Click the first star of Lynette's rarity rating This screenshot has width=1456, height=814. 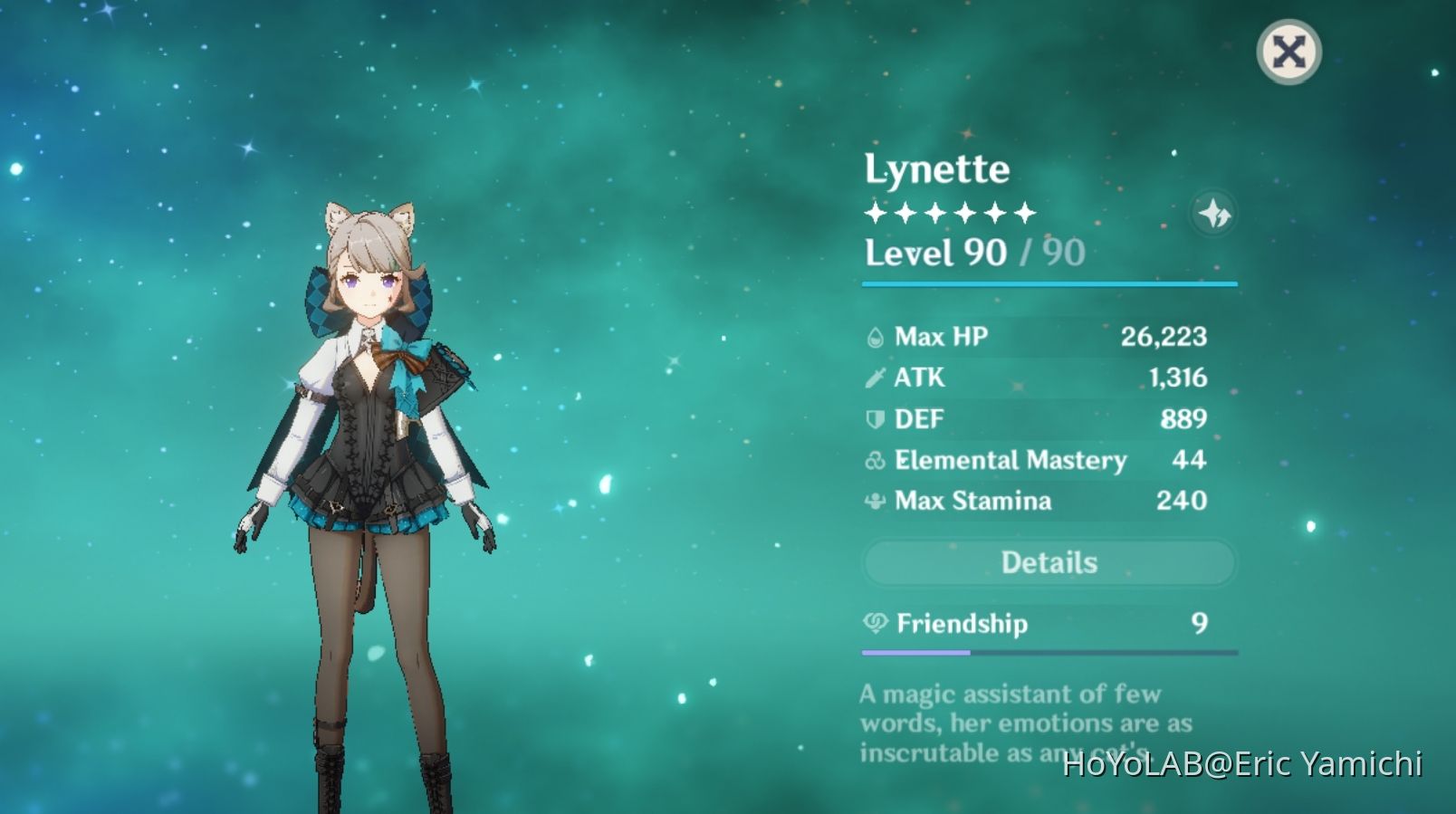point(875,211)
